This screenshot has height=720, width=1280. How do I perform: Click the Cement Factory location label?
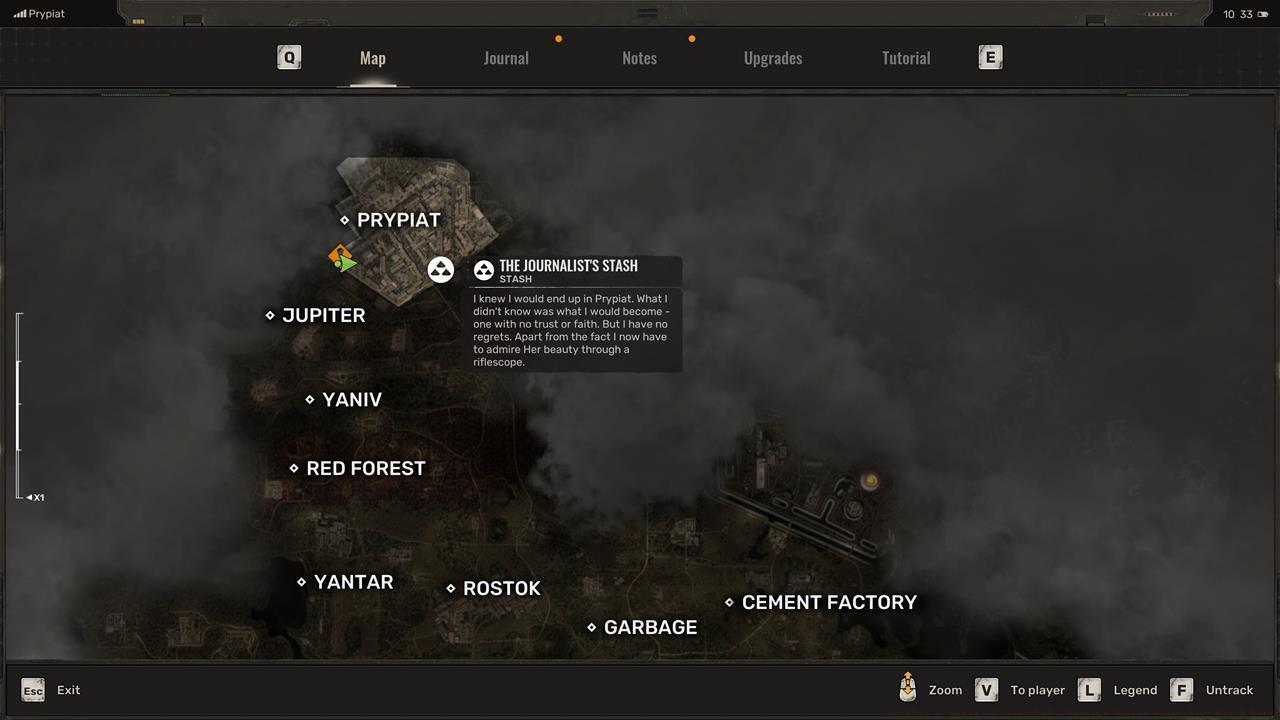(x=829, y=602)
